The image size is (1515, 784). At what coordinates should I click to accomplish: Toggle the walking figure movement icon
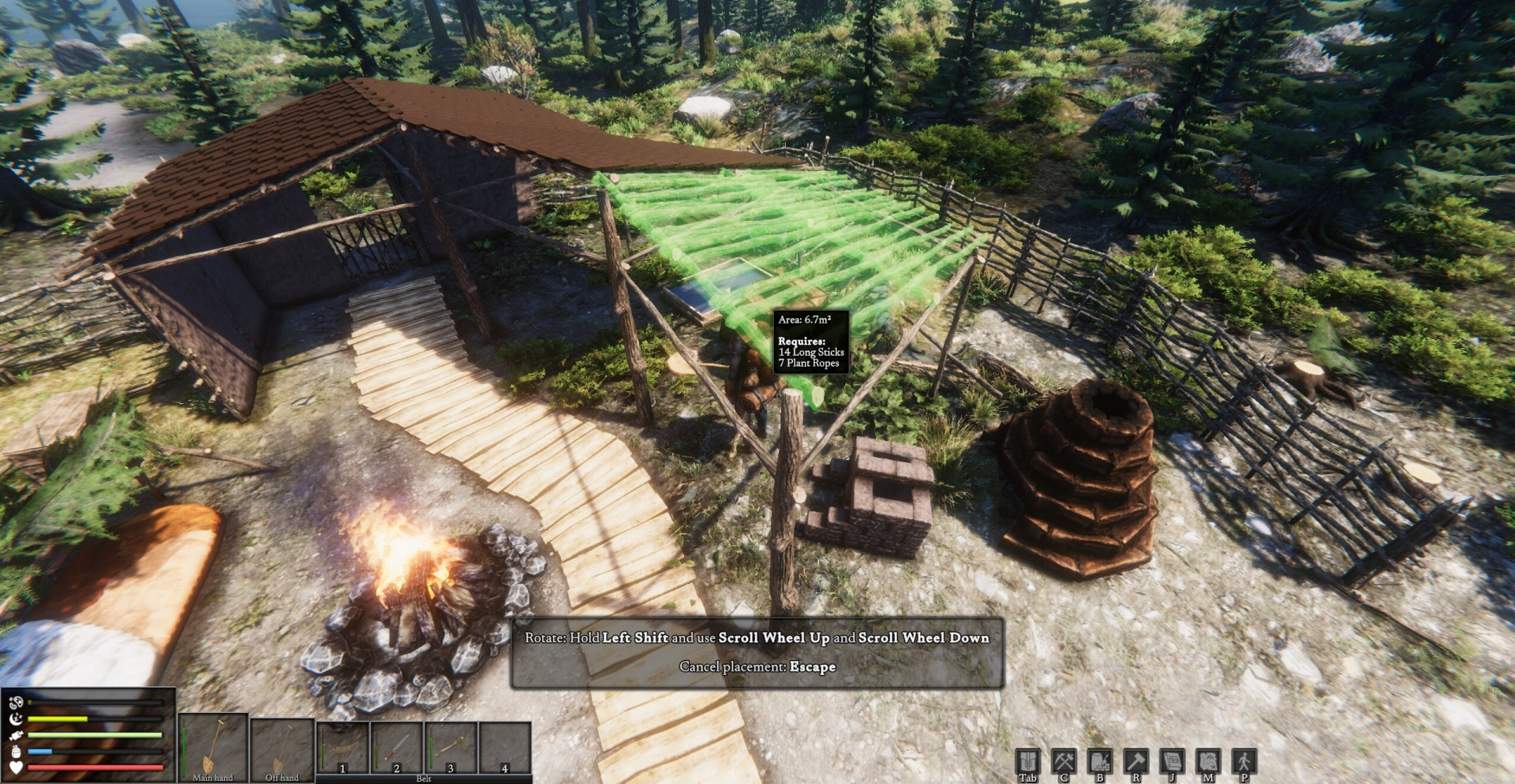(1244, 762)
